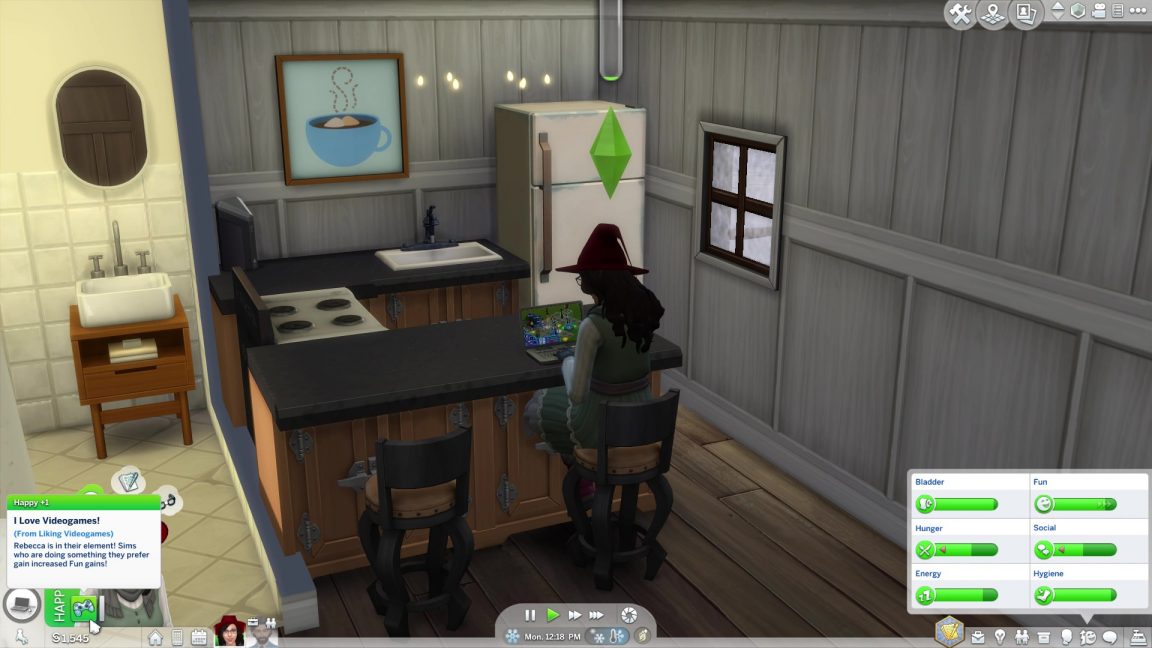The image size is (1152, 648).
Task: Switch to ultra speed triple arrows
Action: (x=596, y=615)
